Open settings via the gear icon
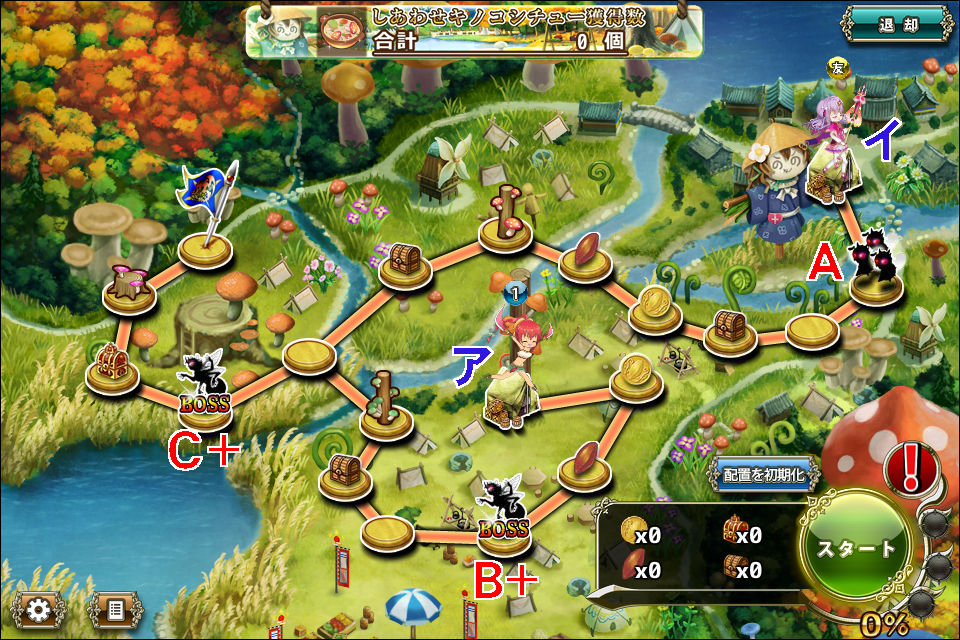This screenshot has width=960, height=640. point(38,609)
